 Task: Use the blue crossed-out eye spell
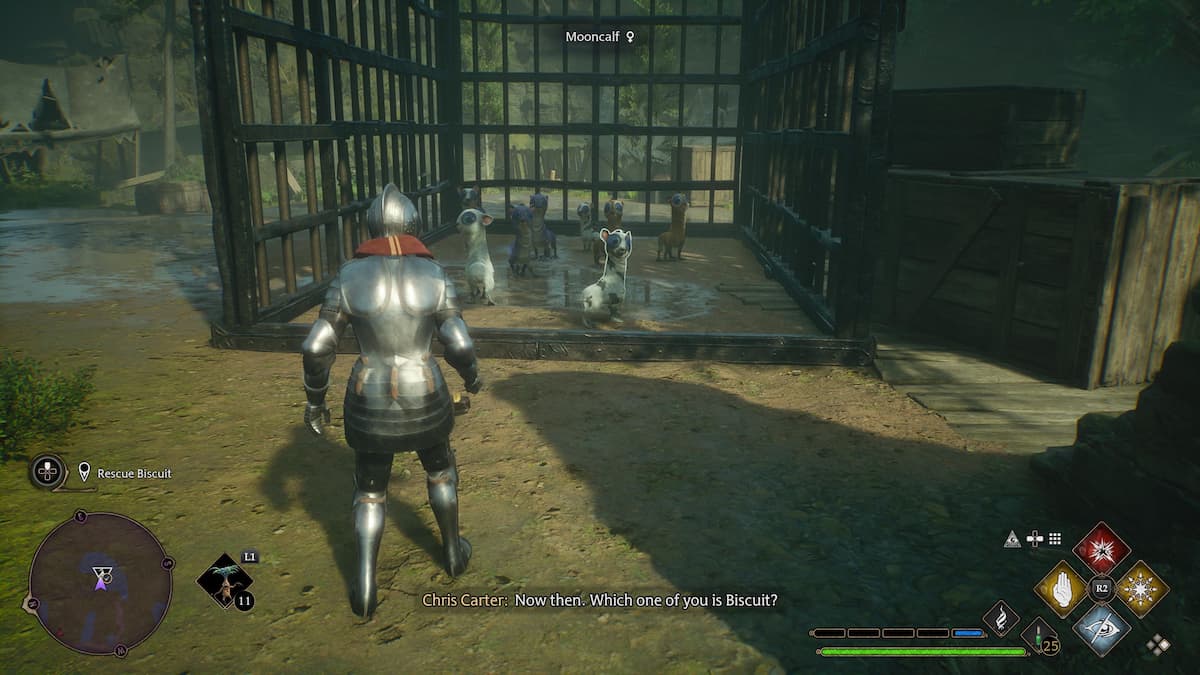[x=1101, y=628]
